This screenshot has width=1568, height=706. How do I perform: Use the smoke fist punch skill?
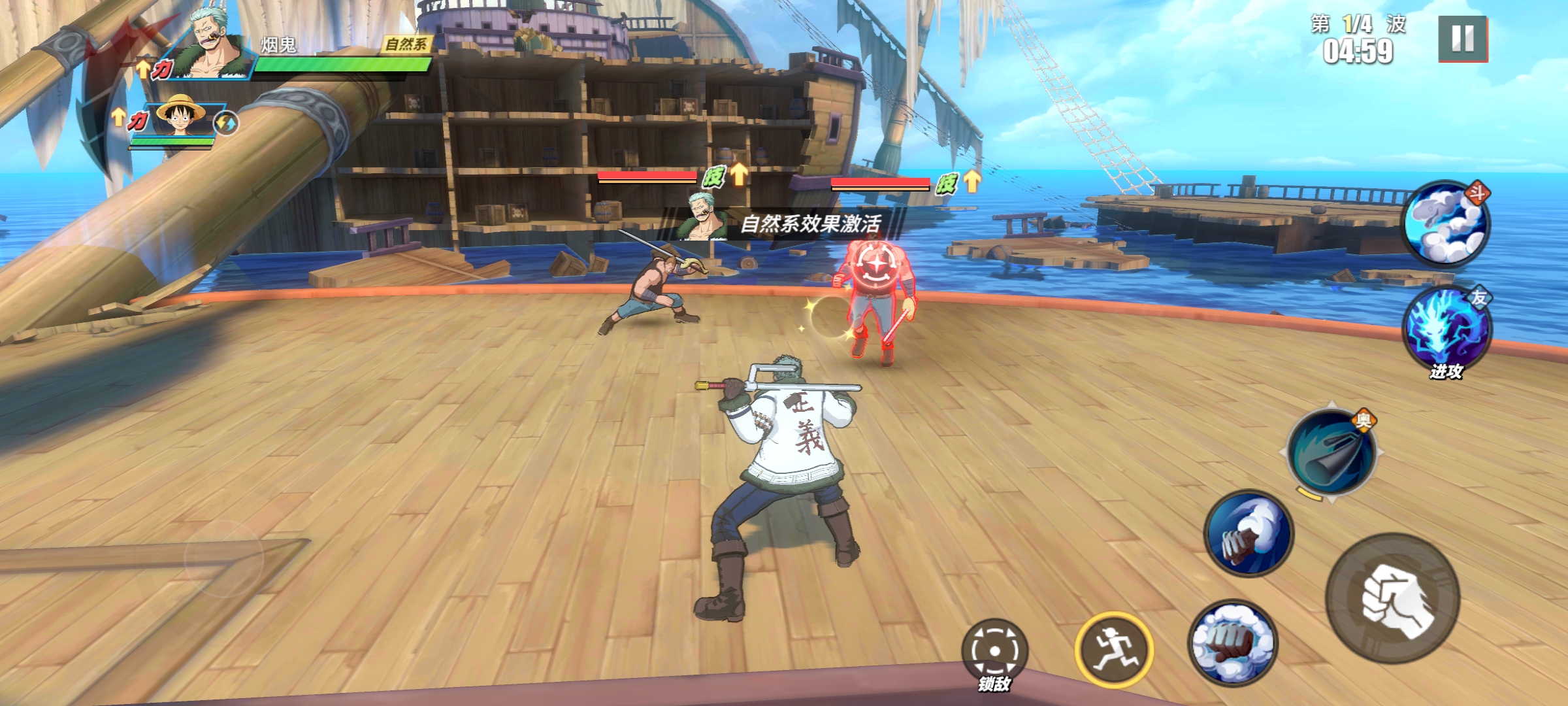click(1232, 643)
